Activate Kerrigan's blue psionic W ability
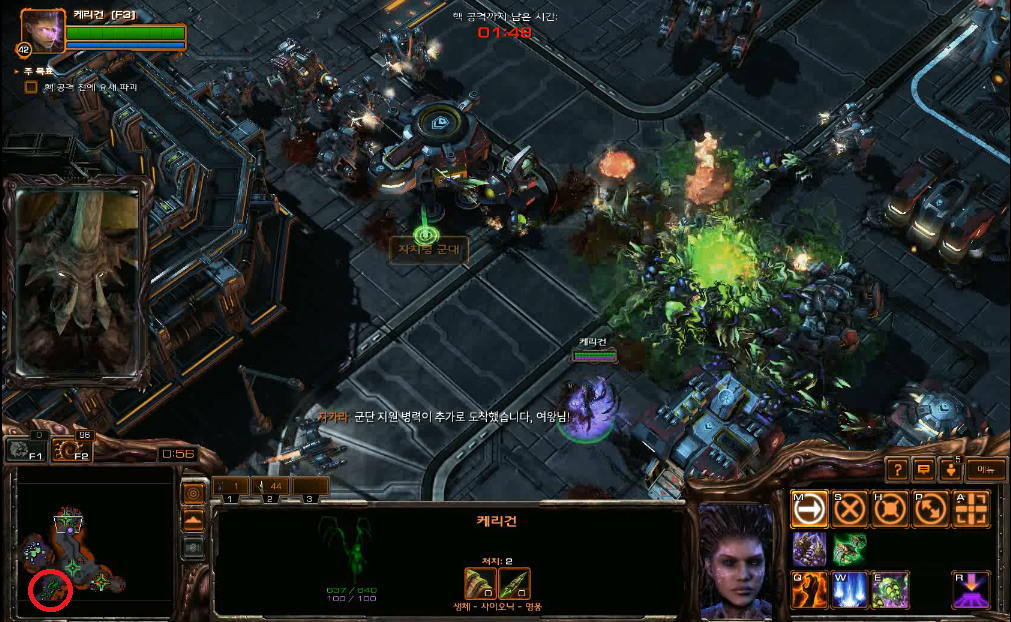1011x622 pixels. point(850,590)
